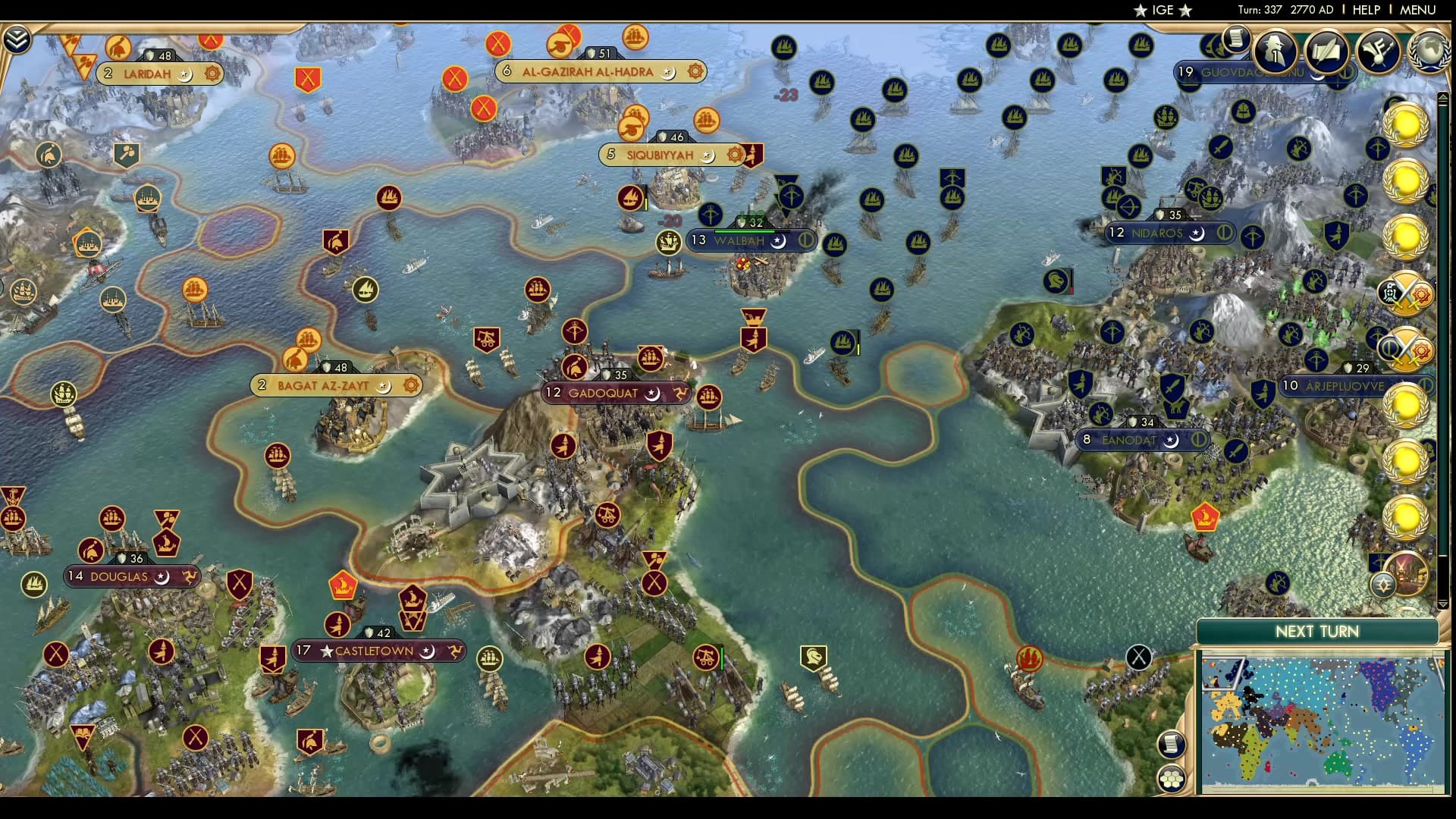Toggle the hex-grid map options button
This screenshot has width=1456, height=819.
(1172, 779)
